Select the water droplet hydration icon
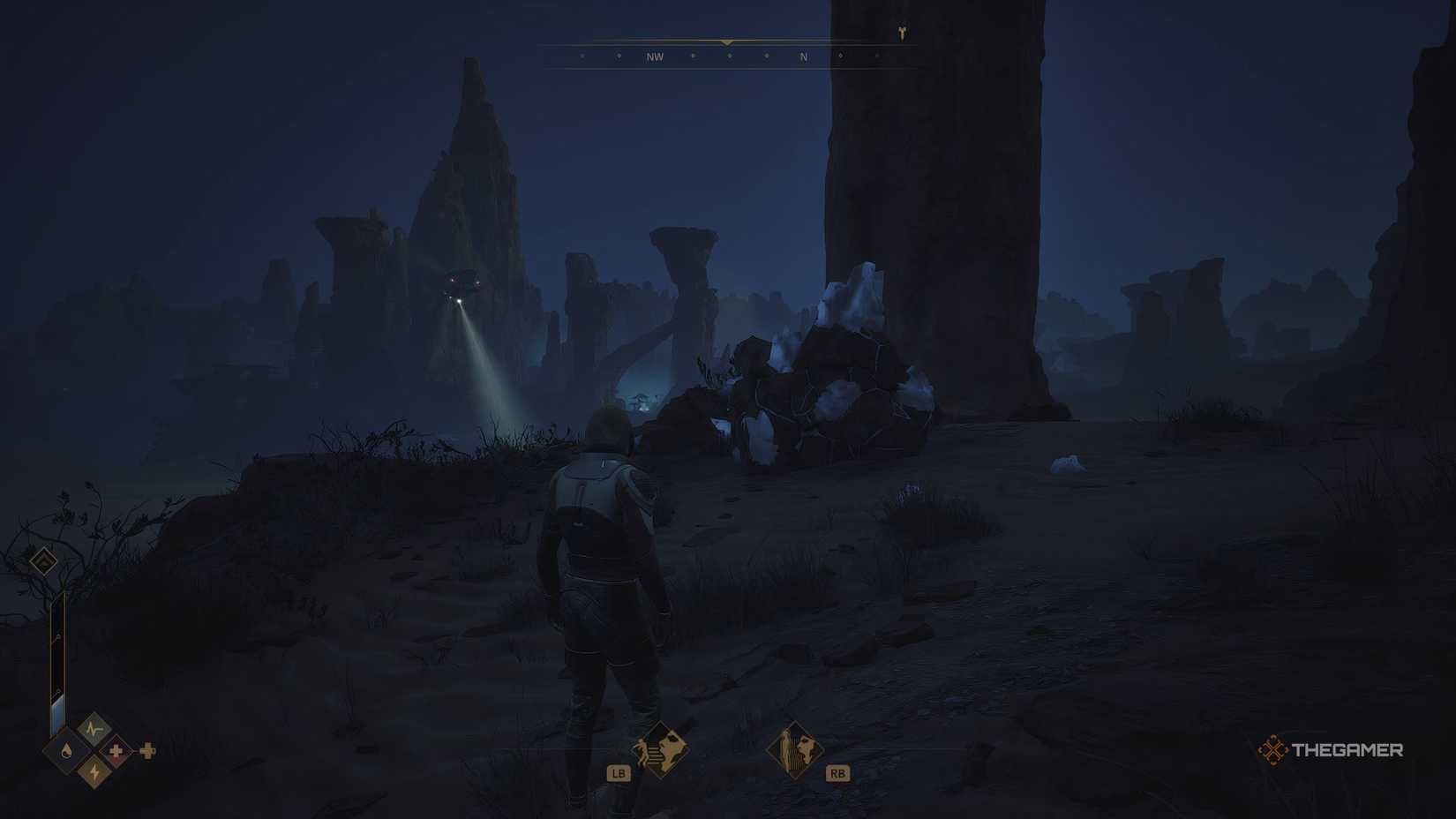The image size is (1456, 819). click(x=65, y=751)
